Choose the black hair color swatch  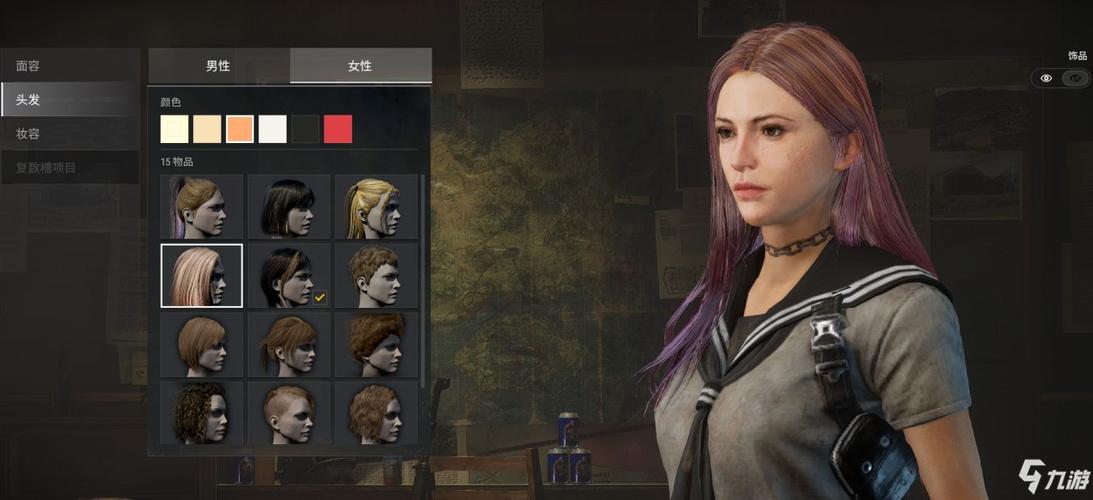pyautogui.click(x=305, y=129)
